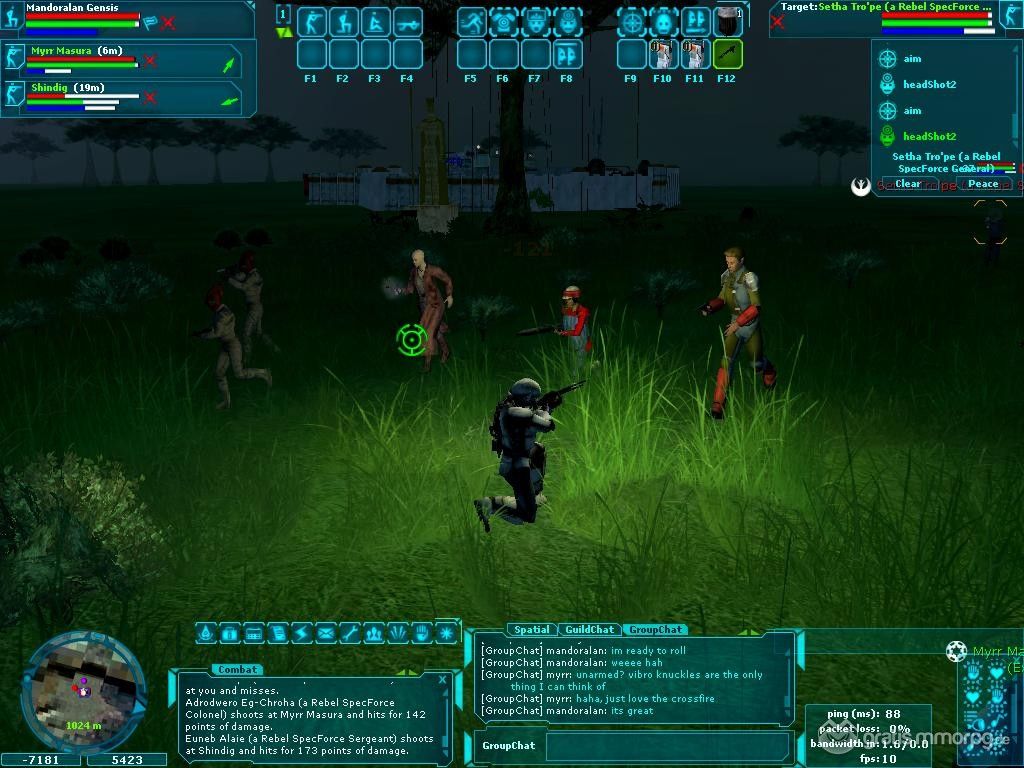
Task: Activate the kneeling posture toolbar icon
Action: [343, 21]
